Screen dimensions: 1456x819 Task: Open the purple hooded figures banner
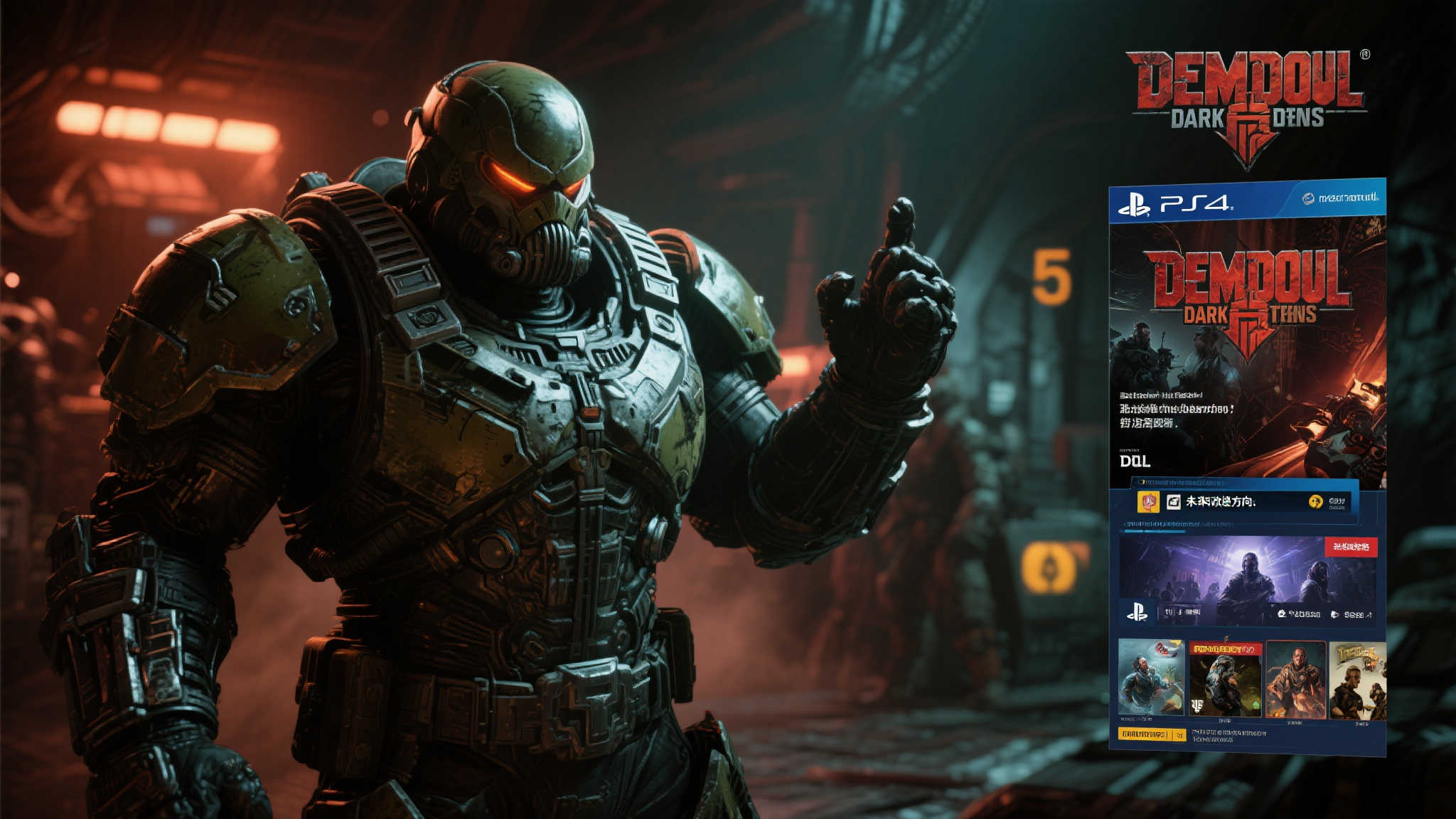point(1237,576)
